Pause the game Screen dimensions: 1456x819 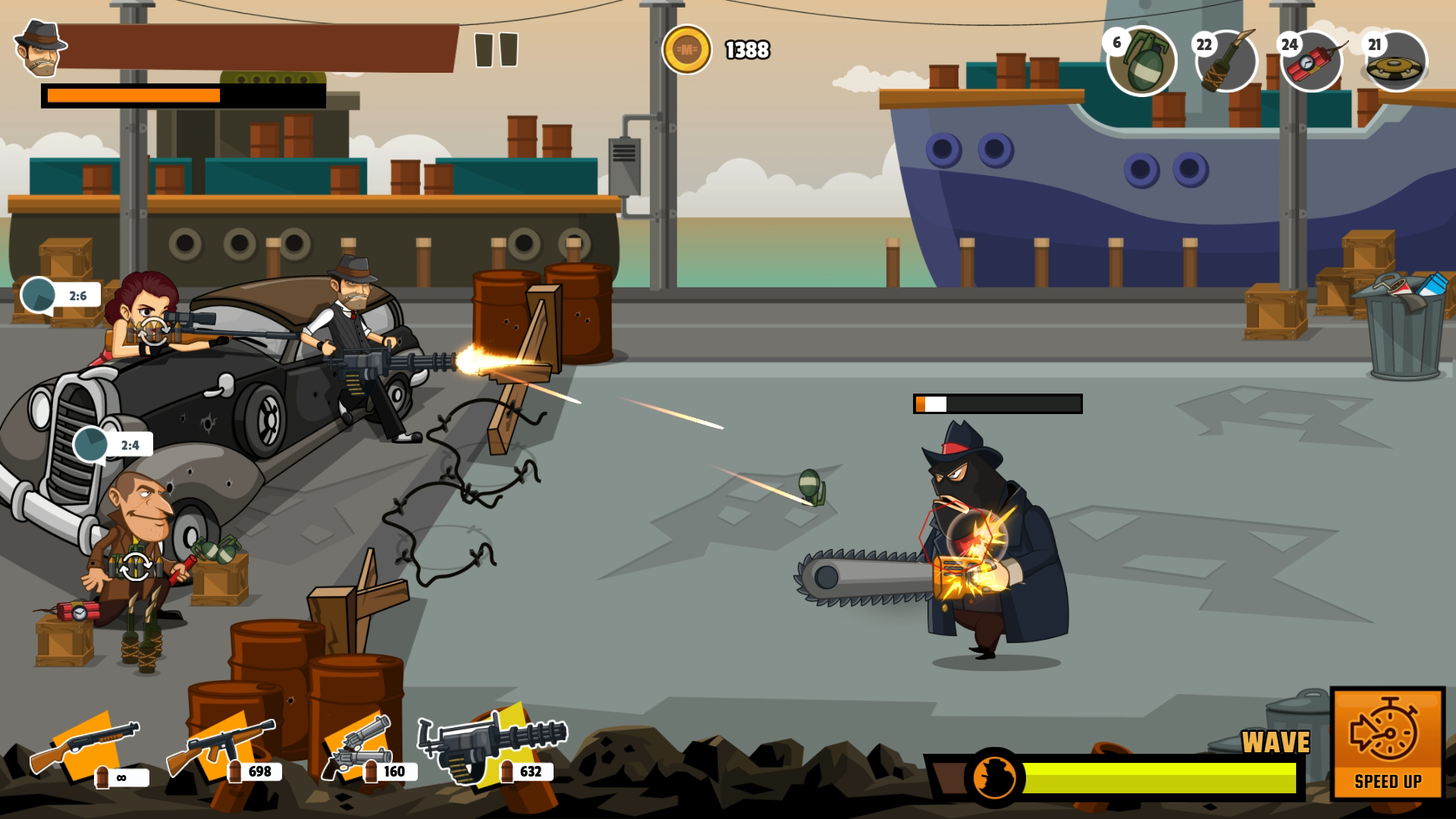pyautogui.click(x=496, y=50)
